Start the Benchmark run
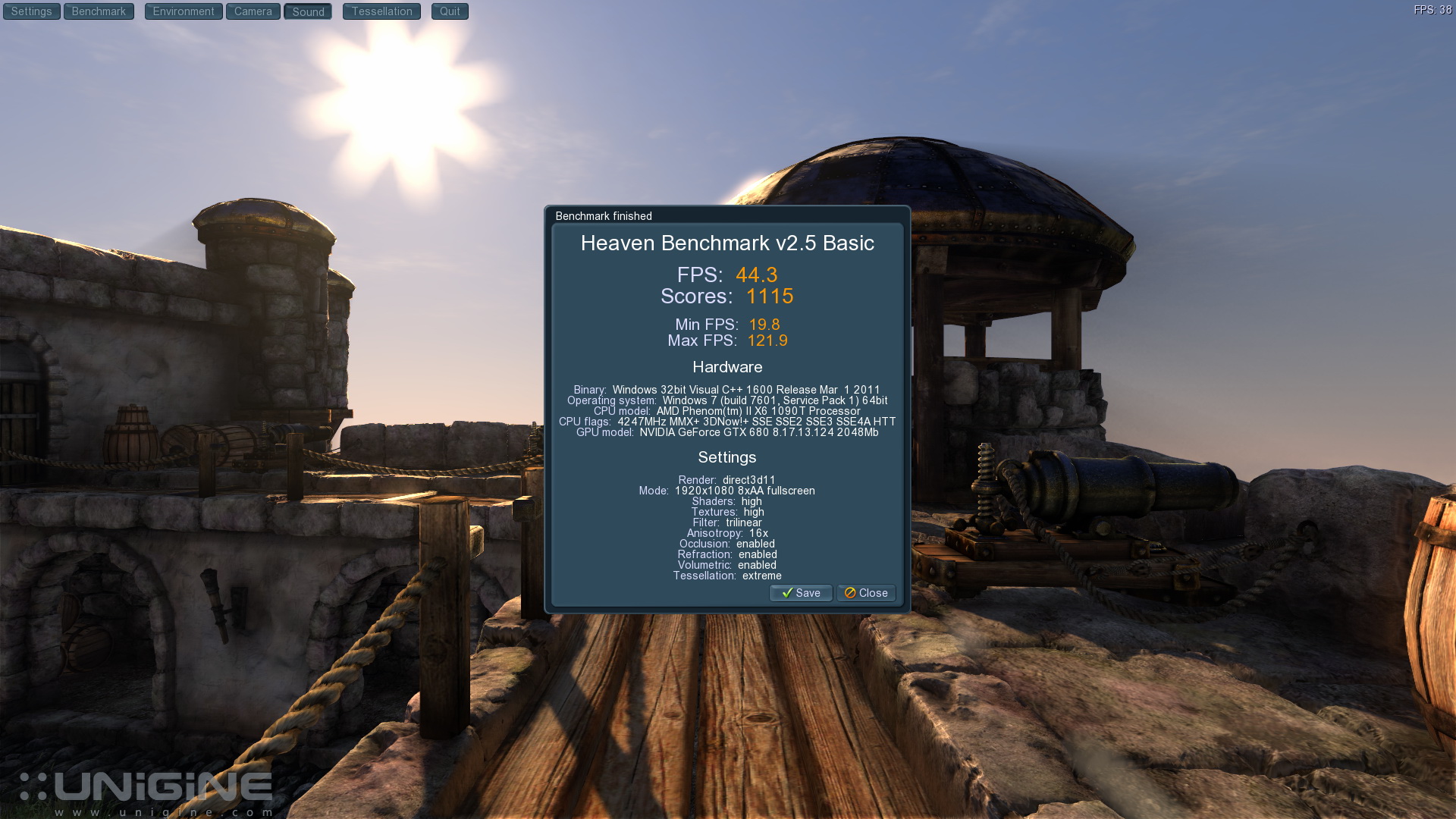Viewport: 1456px width, 819px height. coord(99,11)
